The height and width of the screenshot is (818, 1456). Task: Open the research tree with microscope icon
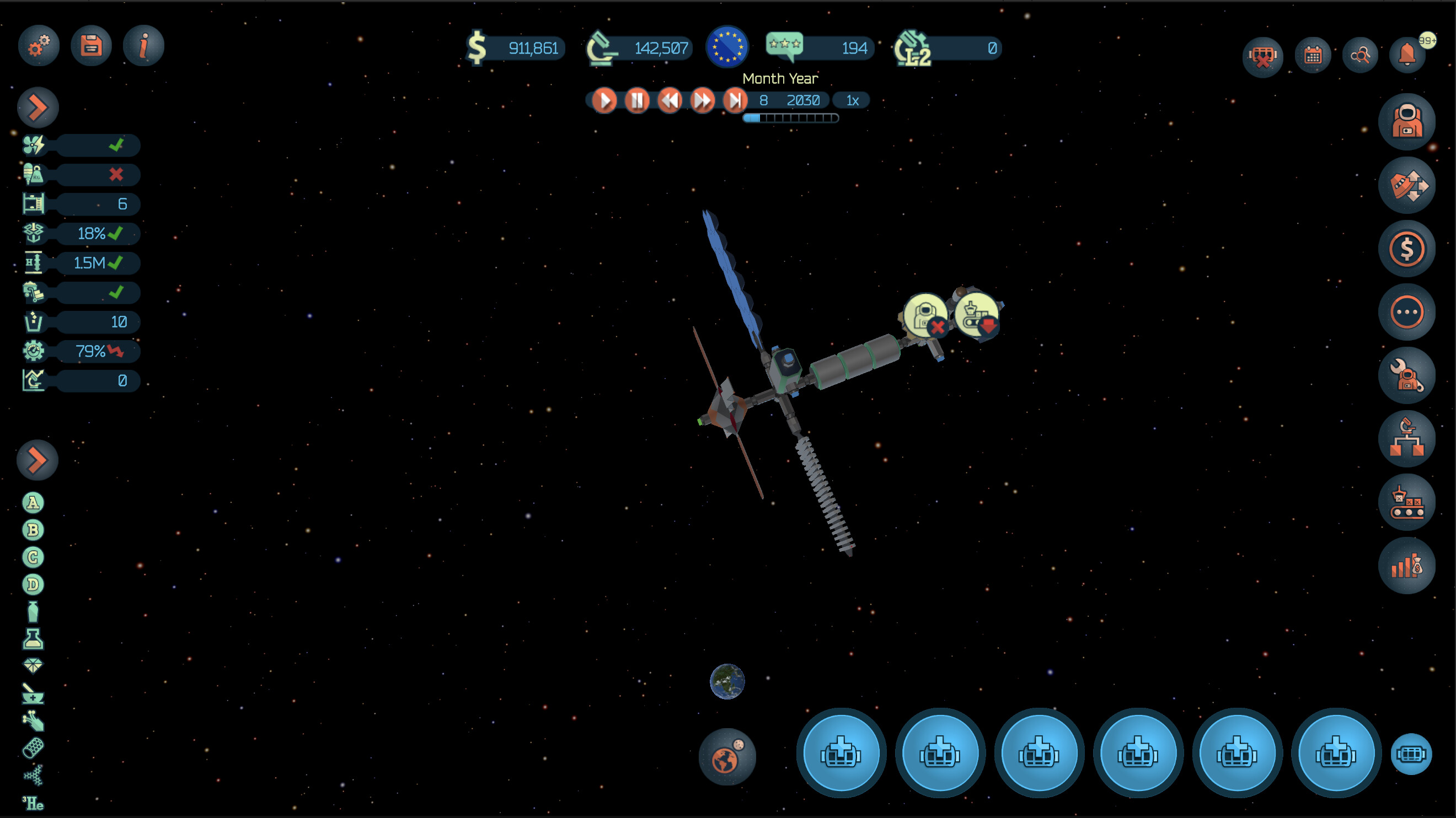1406,439
